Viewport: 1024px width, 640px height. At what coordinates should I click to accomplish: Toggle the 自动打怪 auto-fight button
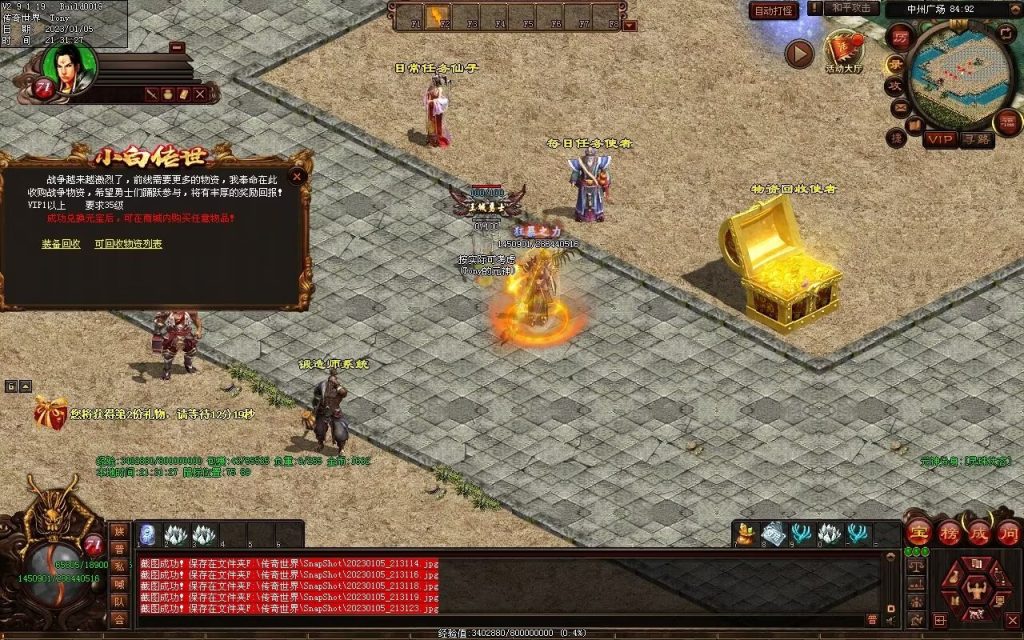pos(774,11)
